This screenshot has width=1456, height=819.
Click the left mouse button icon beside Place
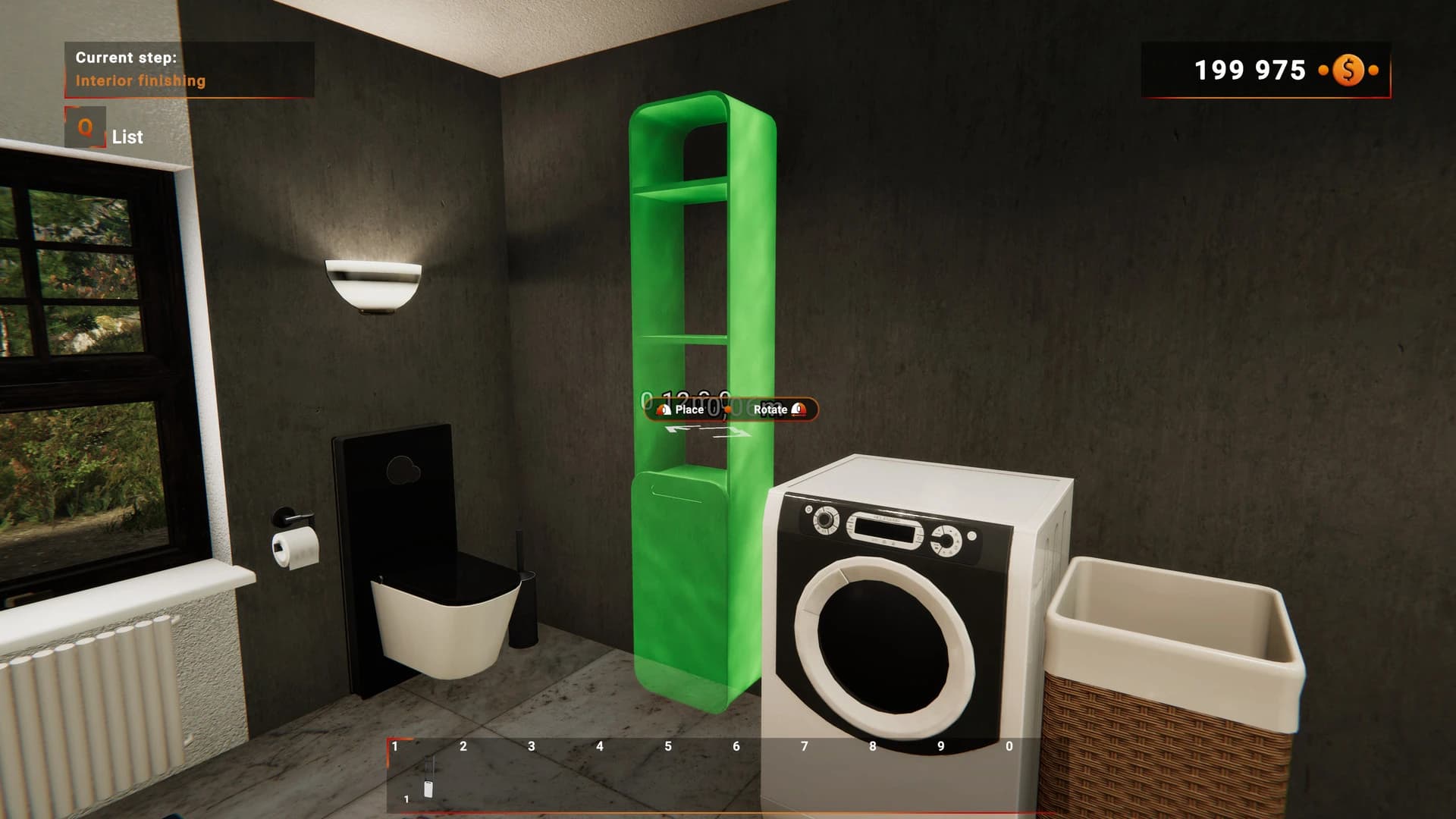click(664, 409)
